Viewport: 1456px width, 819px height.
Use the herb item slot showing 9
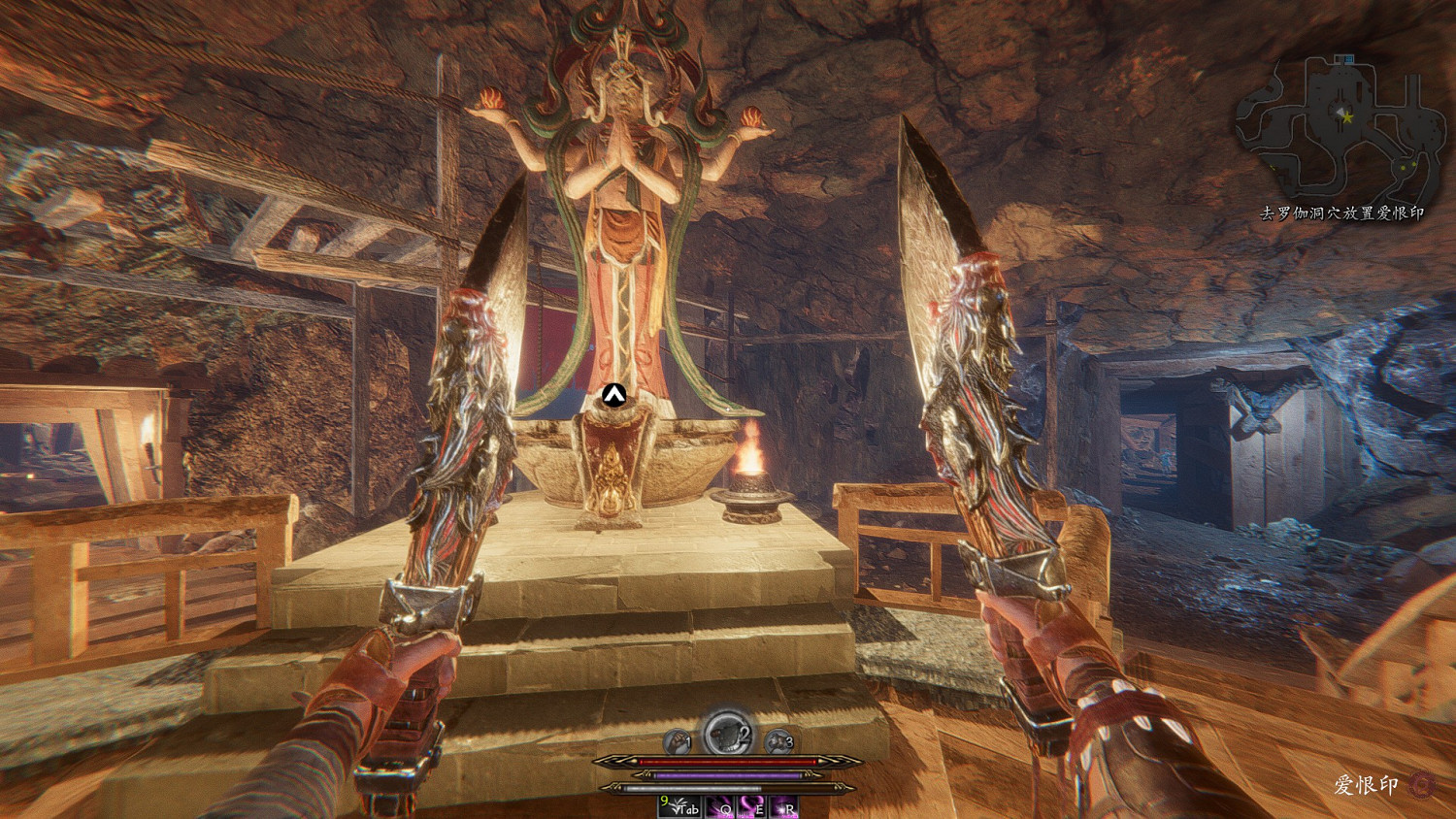678,806
